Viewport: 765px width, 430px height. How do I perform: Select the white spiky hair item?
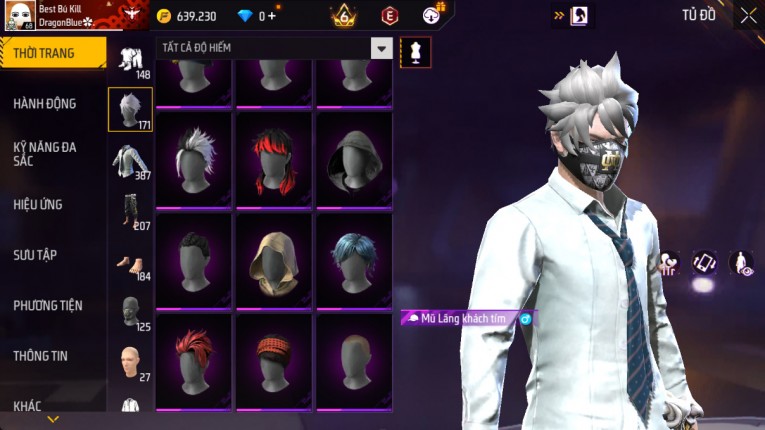coord(194,159)
